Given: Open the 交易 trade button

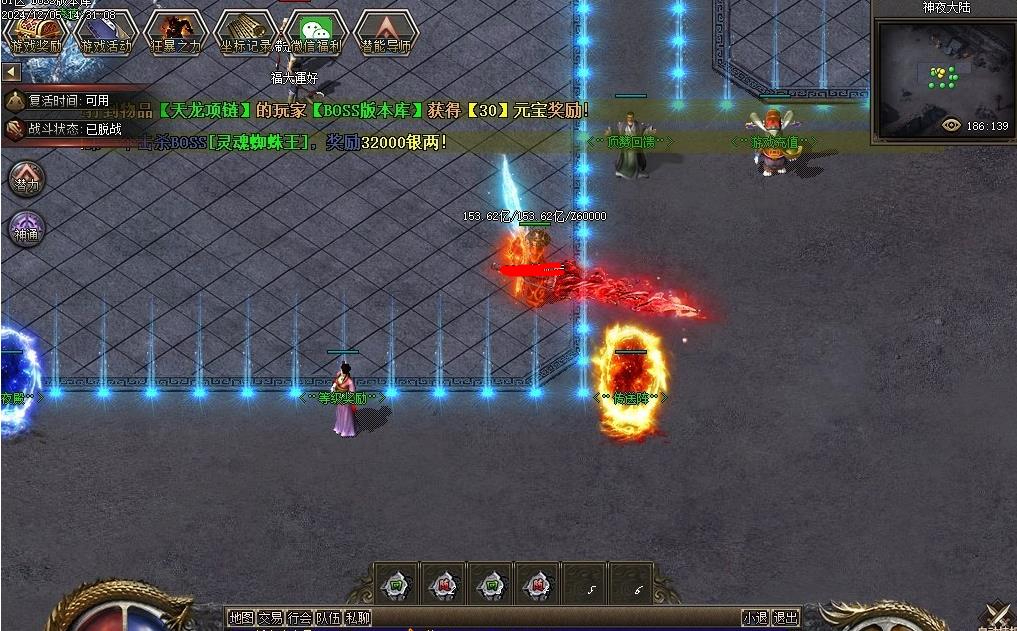Looking at the screenshot, I should point(270,618).
